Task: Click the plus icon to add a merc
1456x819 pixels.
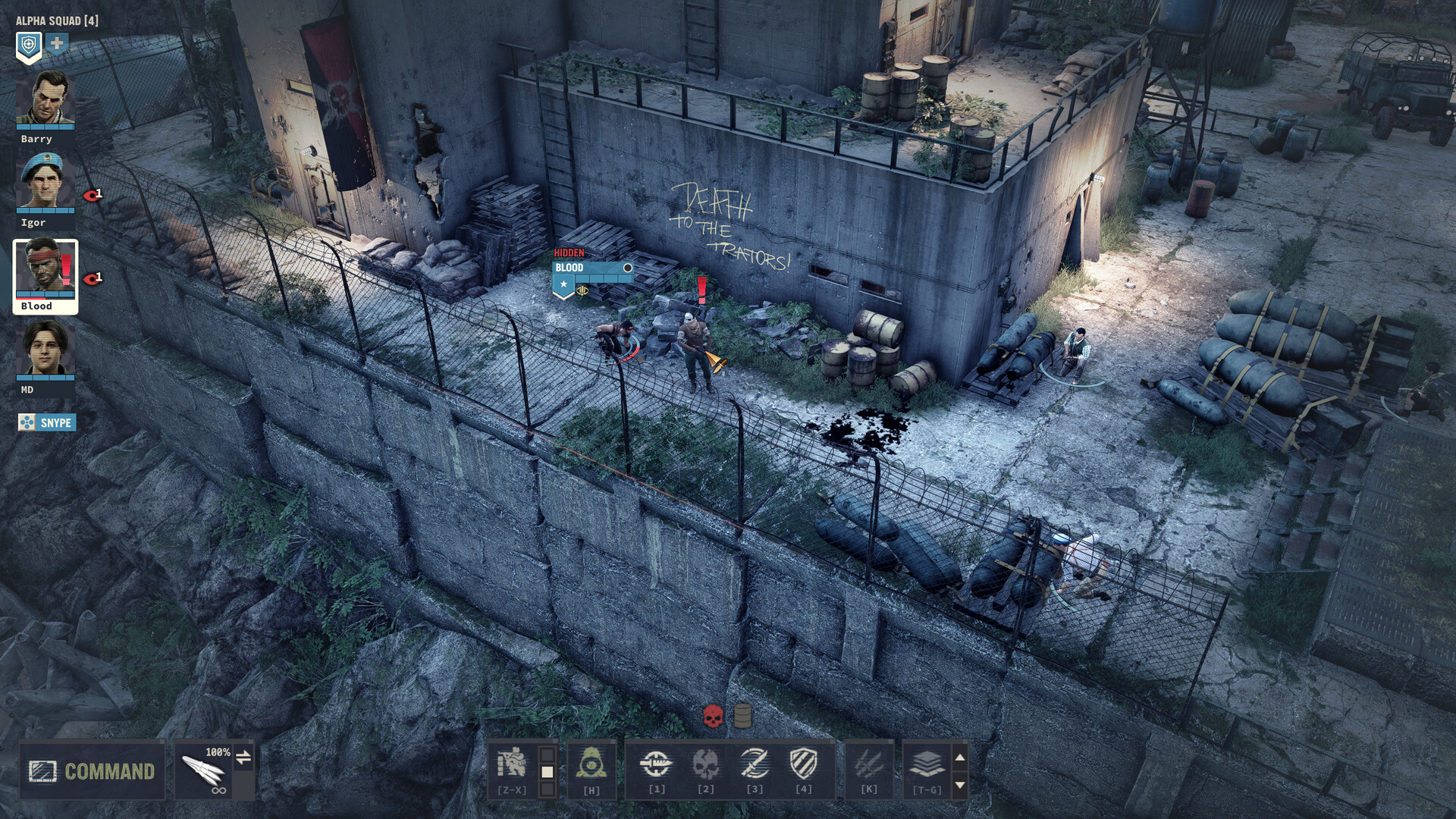Action: [x=56, y=42]
